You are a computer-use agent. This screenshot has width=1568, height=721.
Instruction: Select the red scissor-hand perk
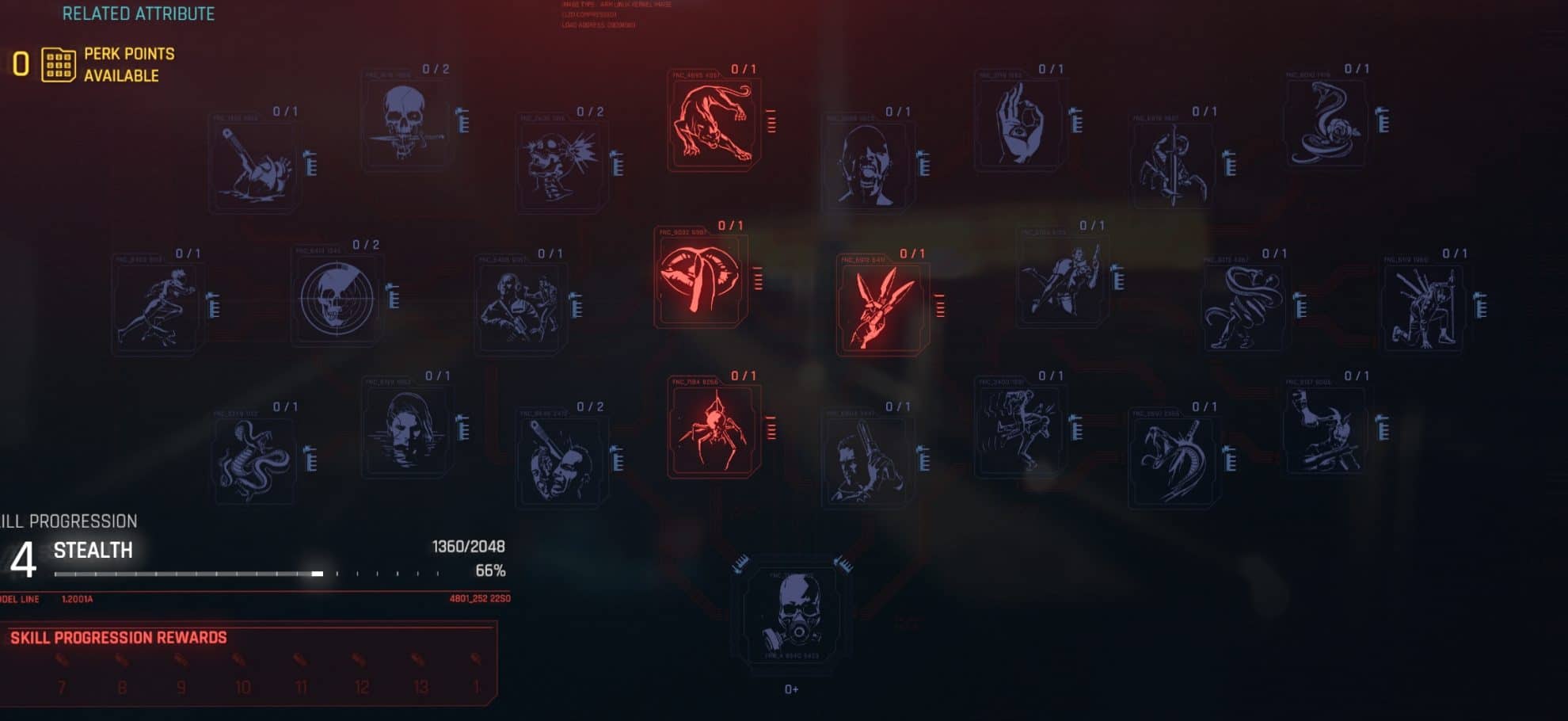click(x=883, y=309)
